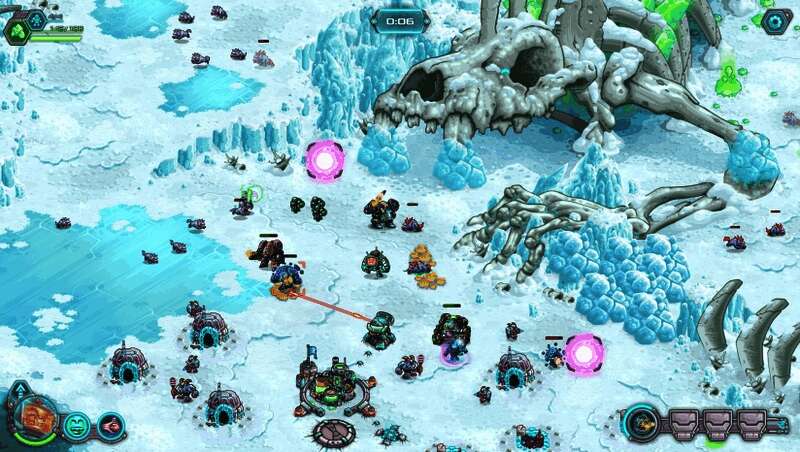Open the hexagon menu button at top right
800x452 pixels.
(x=775, y=20)
